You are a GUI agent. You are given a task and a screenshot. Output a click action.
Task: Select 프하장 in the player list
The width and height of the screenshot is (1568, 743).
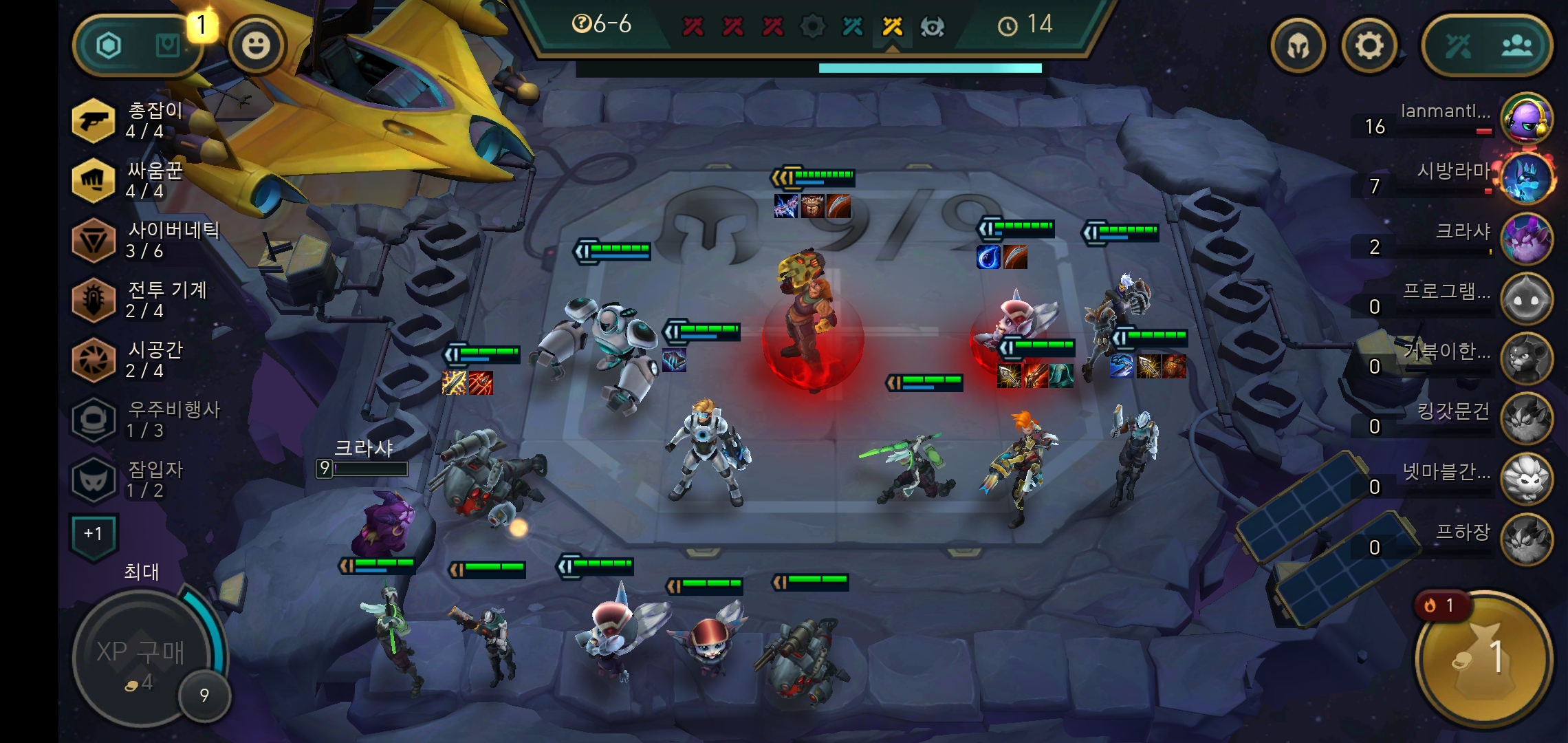(x=1526, y=539)
